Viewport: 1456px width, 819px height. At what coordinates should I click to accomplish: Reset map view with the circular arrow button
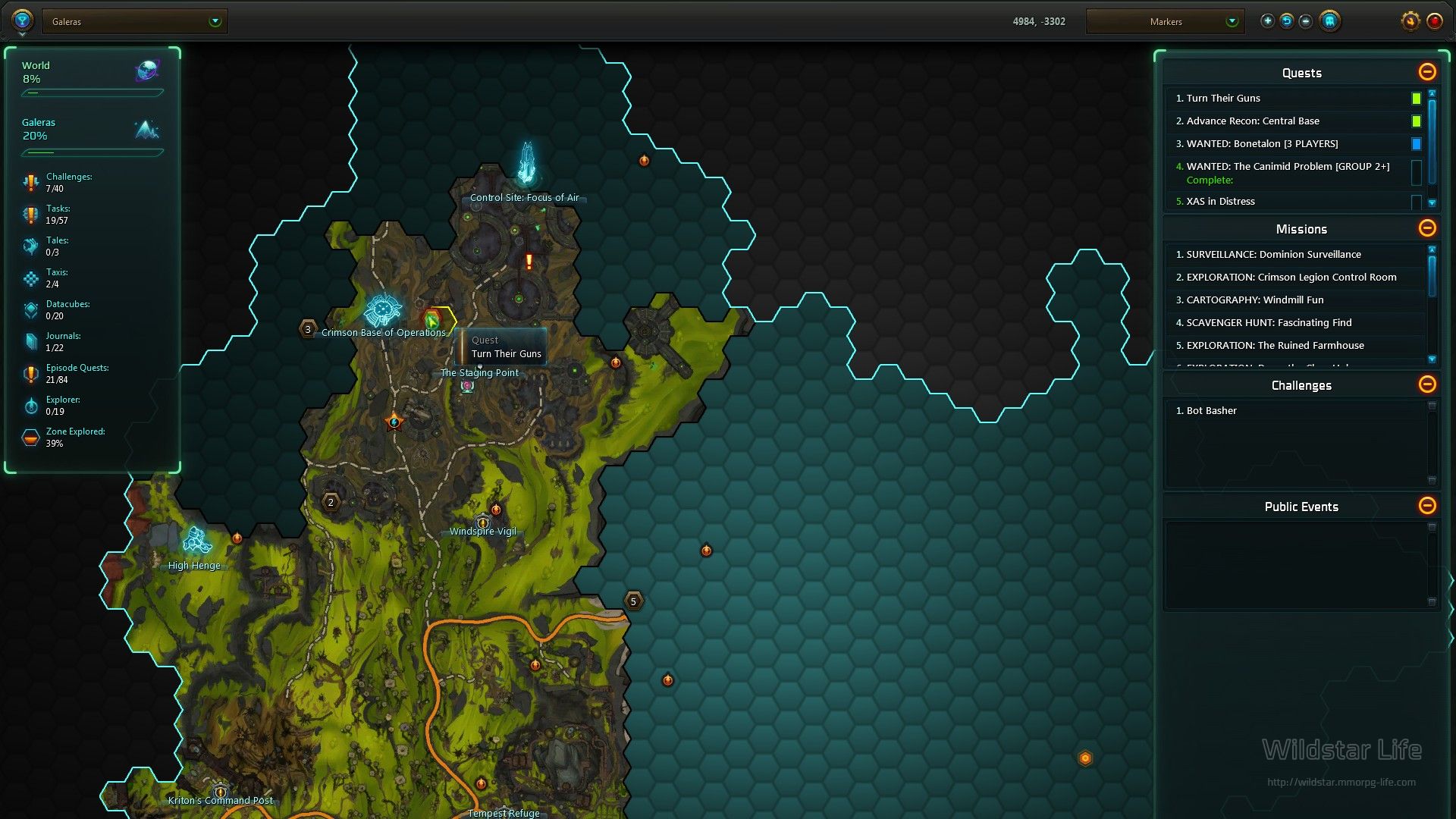tap(1286, 21)
